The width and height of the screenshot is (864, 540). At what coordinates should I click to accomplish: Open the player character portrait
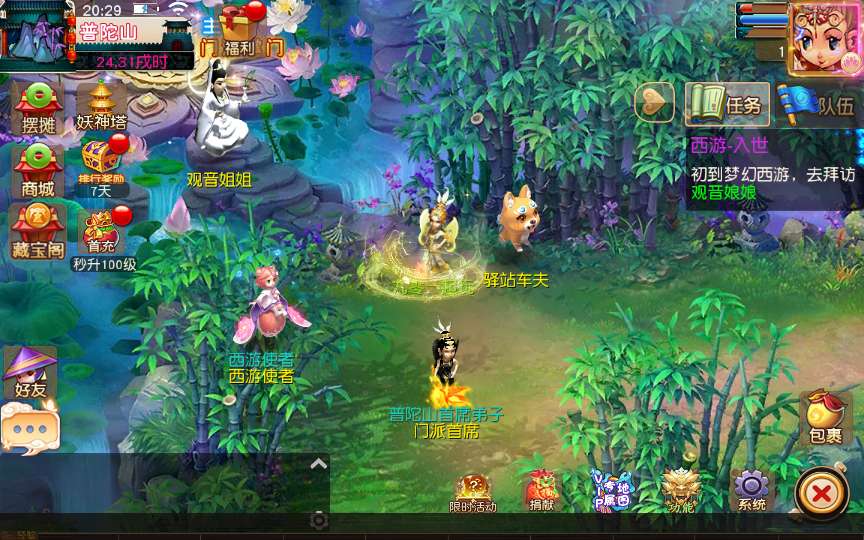(824, 38)
